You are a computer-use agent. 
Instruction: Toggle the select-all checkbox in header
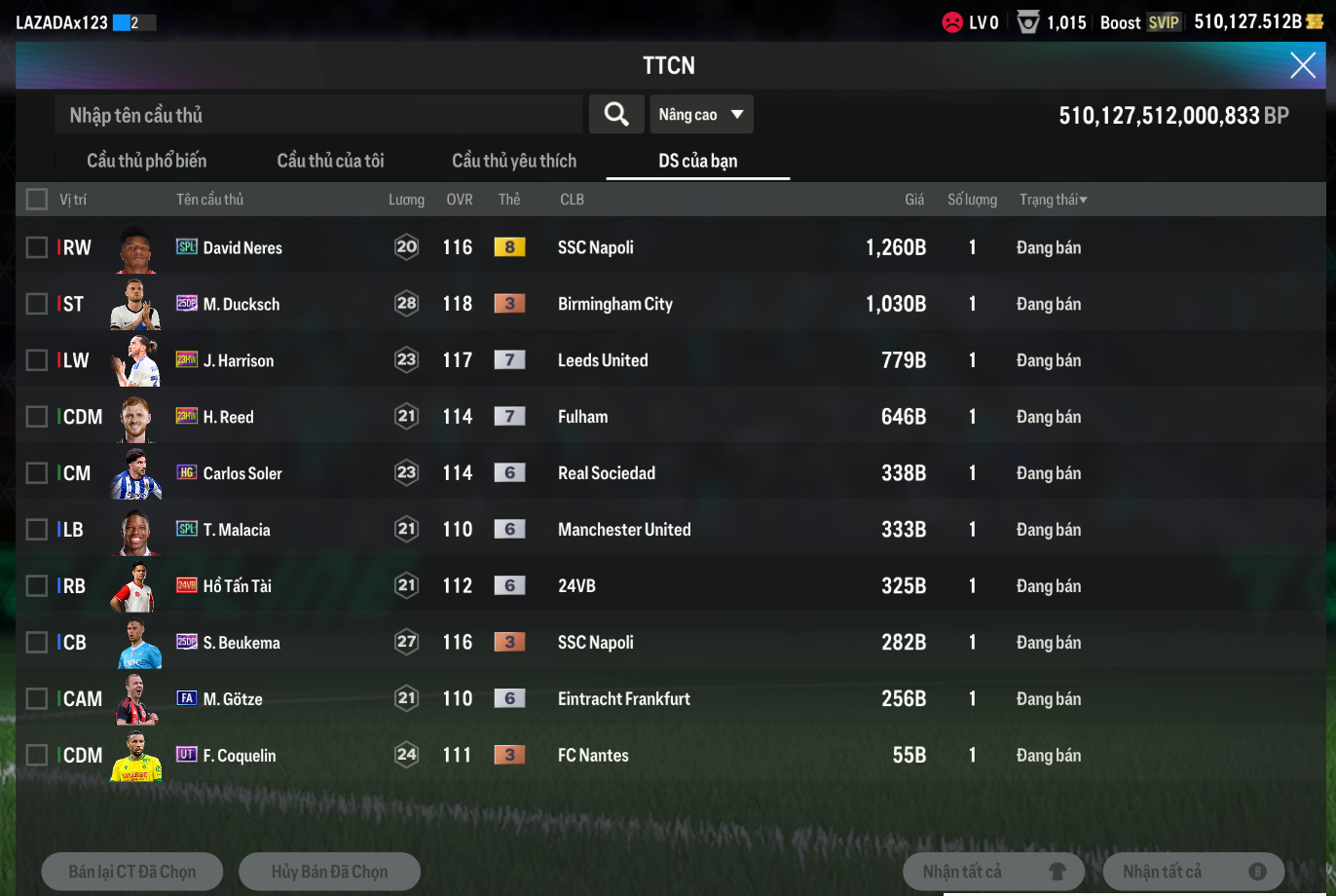(37, 200)
